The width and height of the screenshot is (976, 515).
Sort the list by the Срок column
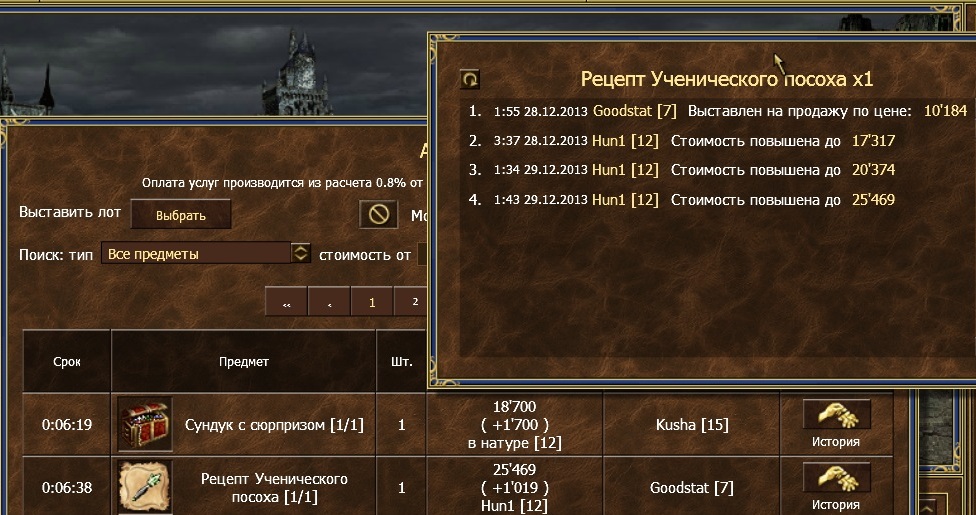[x=67, y=362]
